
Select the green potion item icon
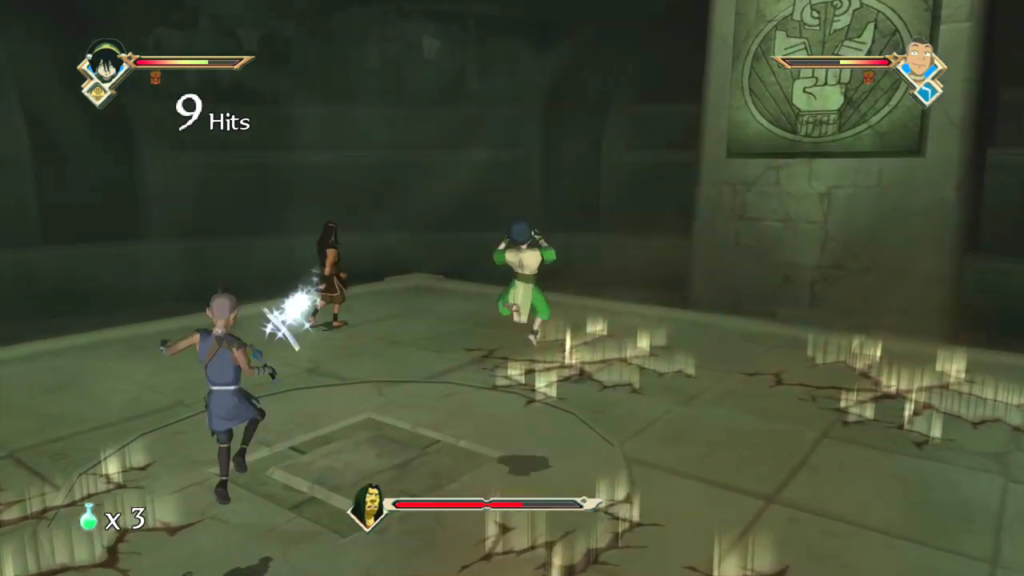click(x=89, y=517)
